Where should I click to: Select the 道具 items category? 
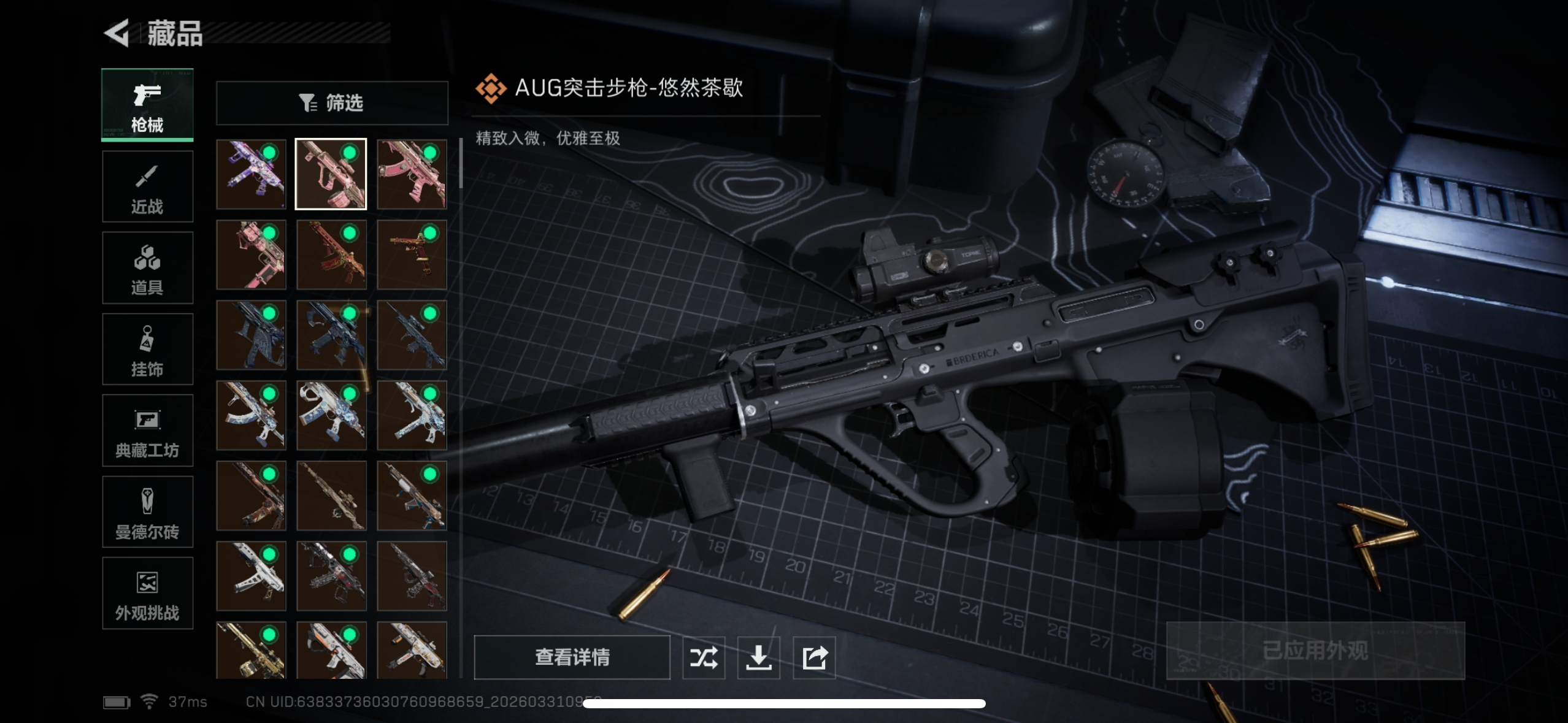click(x=147, y=267)
